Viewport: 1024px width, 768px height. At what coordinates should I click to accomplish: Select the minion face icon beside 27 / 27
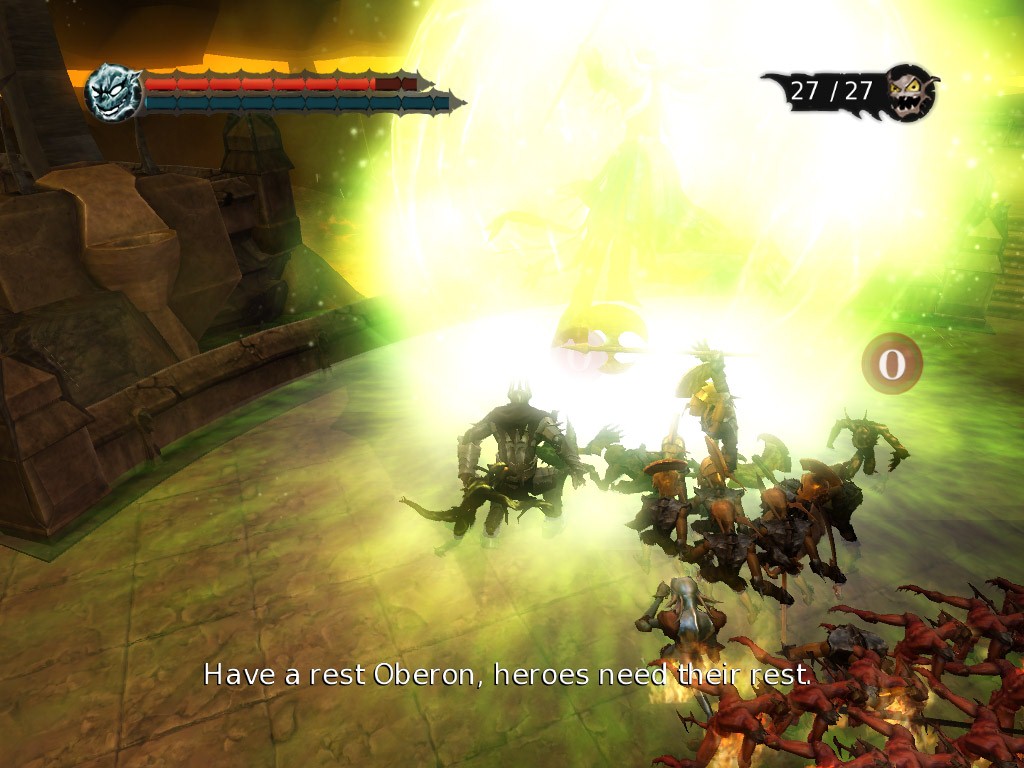910,92
